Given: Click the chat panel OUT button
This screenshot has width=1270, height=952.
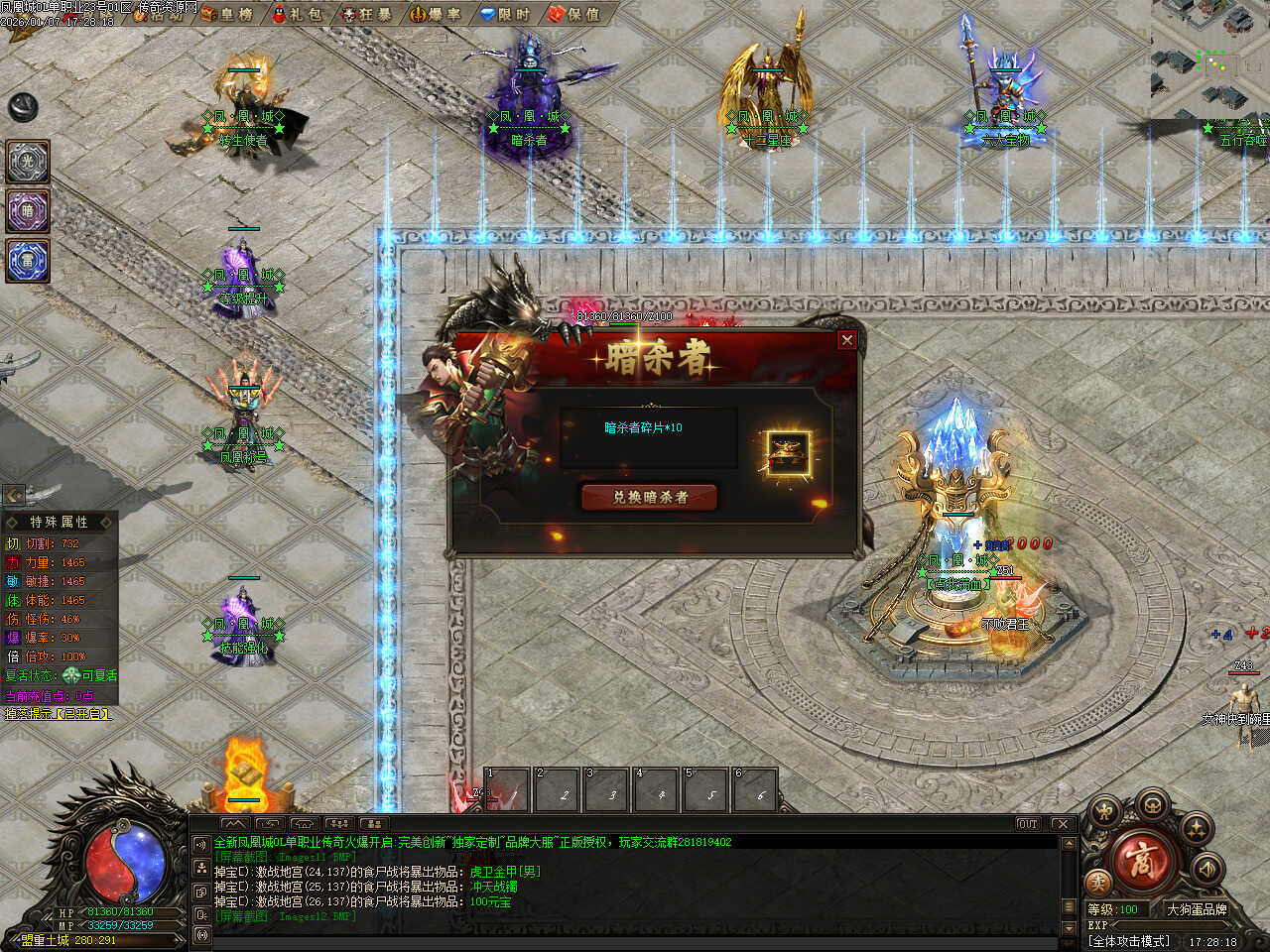Looking at the screenshot, I should point(1027,824).
